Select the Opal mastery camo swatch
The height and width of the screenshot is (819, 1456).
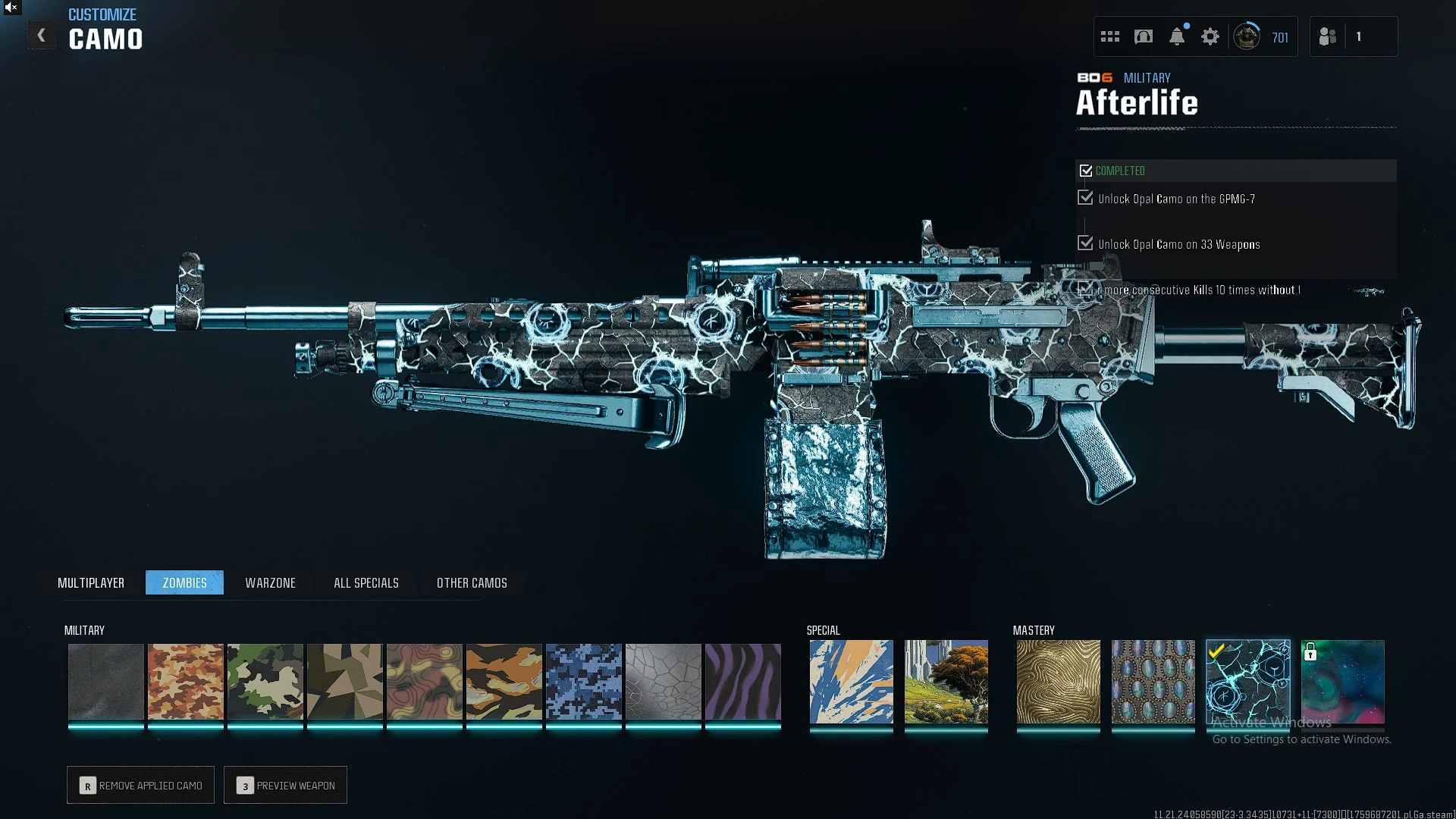1153,682
